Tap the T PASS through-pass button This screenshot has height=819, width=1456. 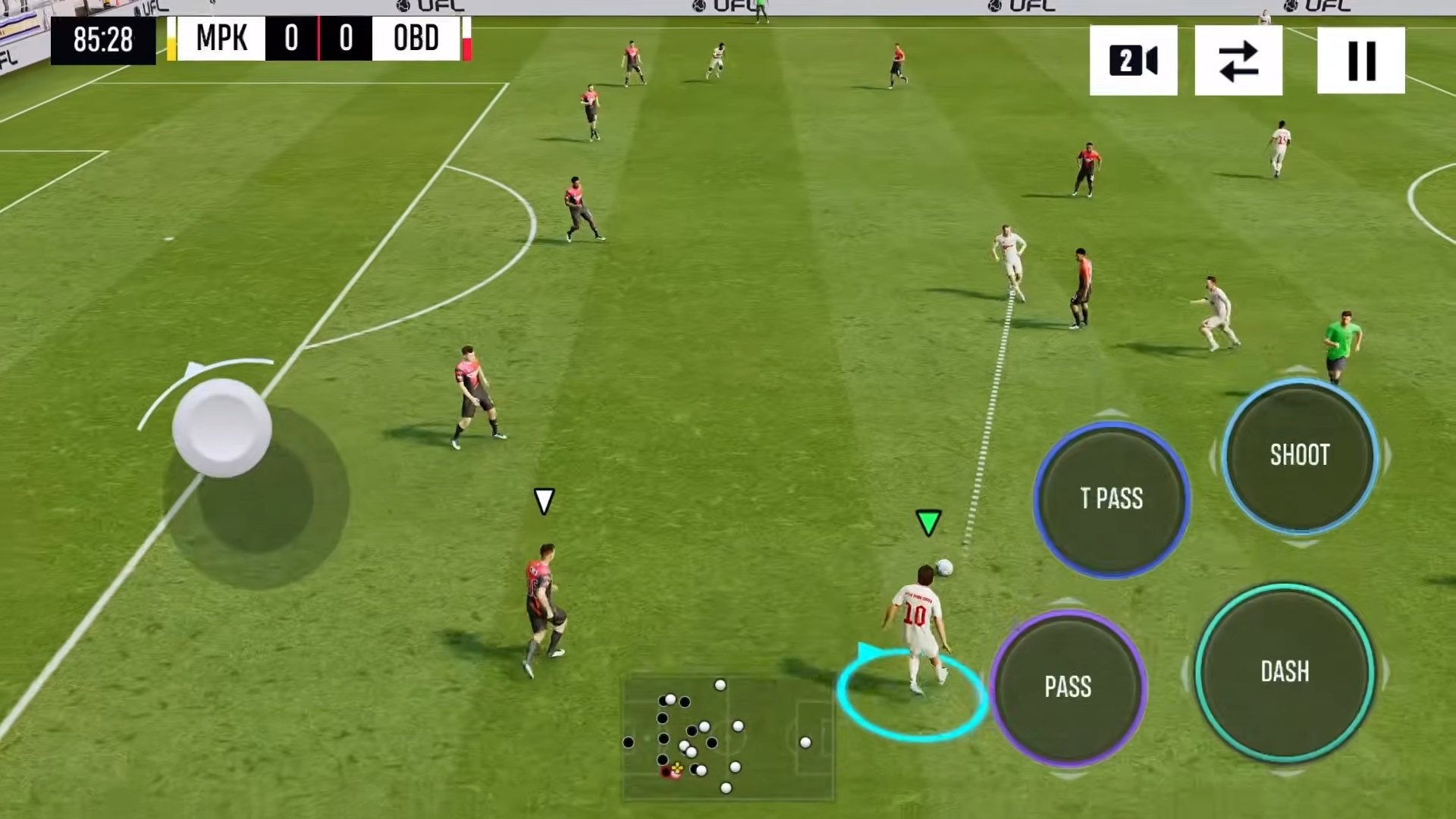[1111, 498]
